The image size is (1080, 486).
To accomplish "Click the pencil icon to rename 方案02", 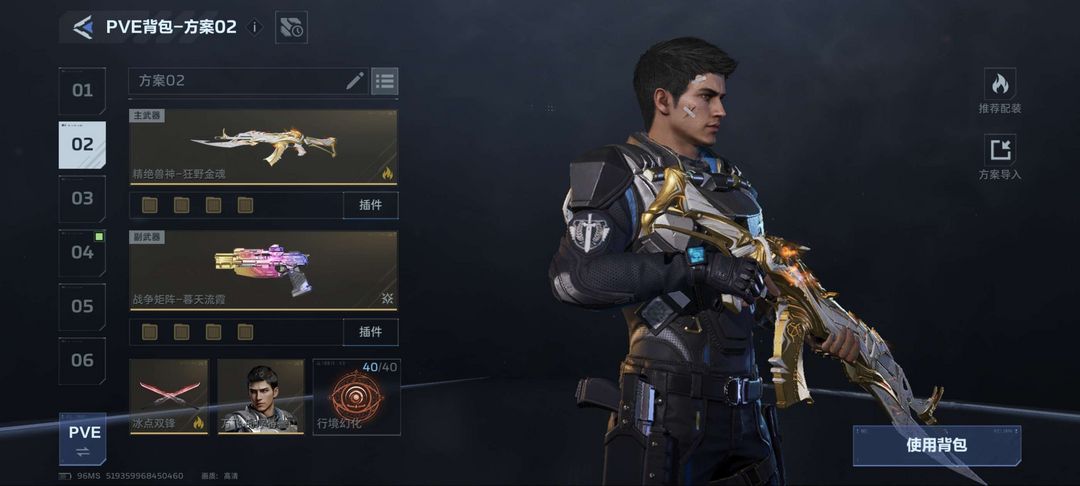I will click(x=355, y=81).
